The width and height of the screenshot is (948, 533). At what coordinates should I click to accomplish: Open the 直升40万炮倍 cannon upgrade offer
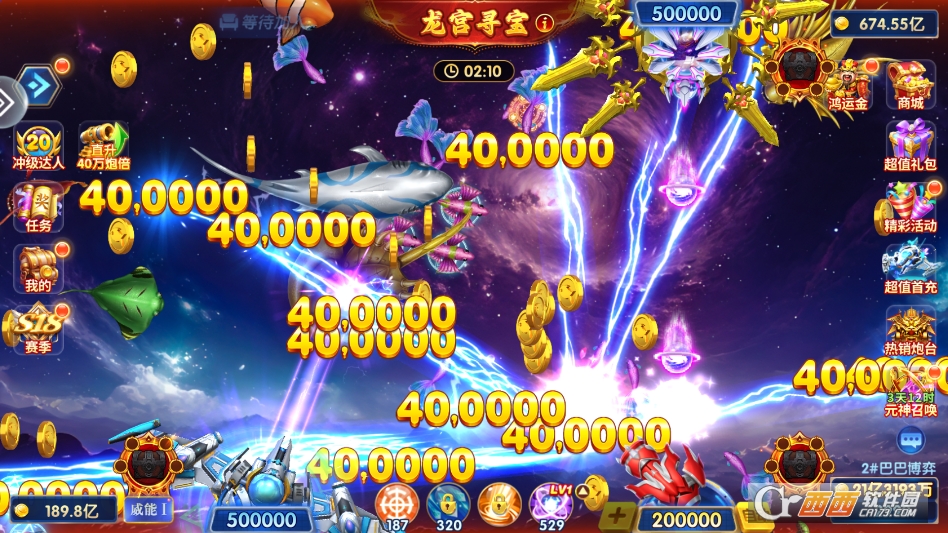(x=104, y=143)
